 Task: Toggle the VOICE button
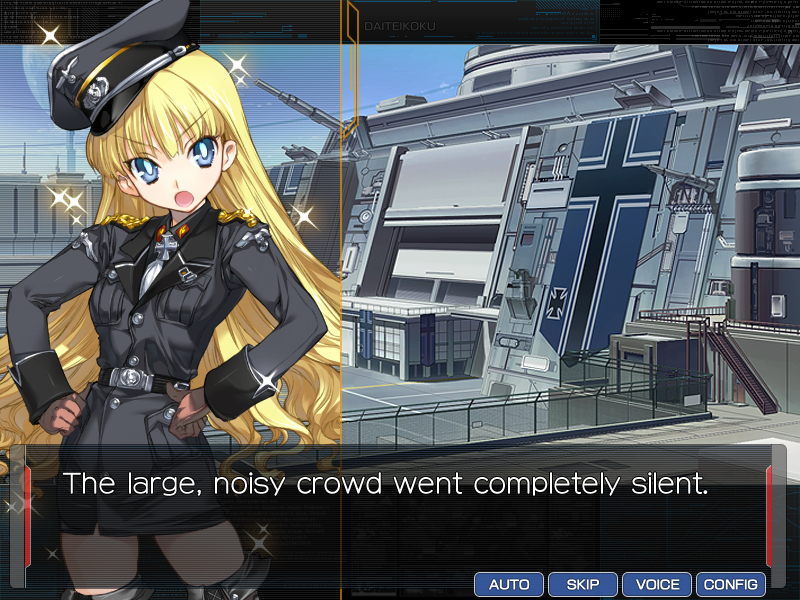click(657, 584)
